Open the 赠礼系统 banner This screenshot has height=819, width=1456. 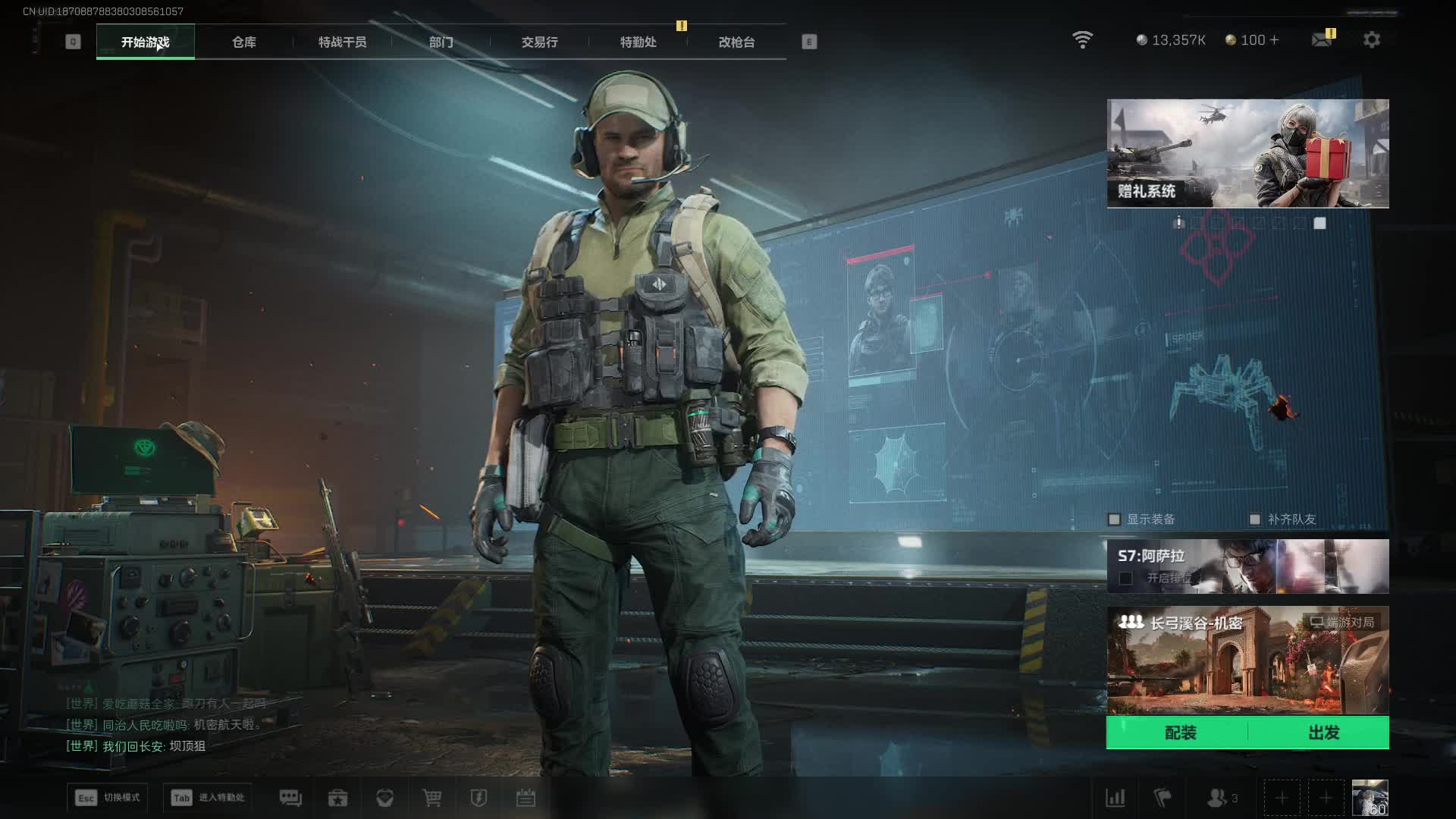1247,154
